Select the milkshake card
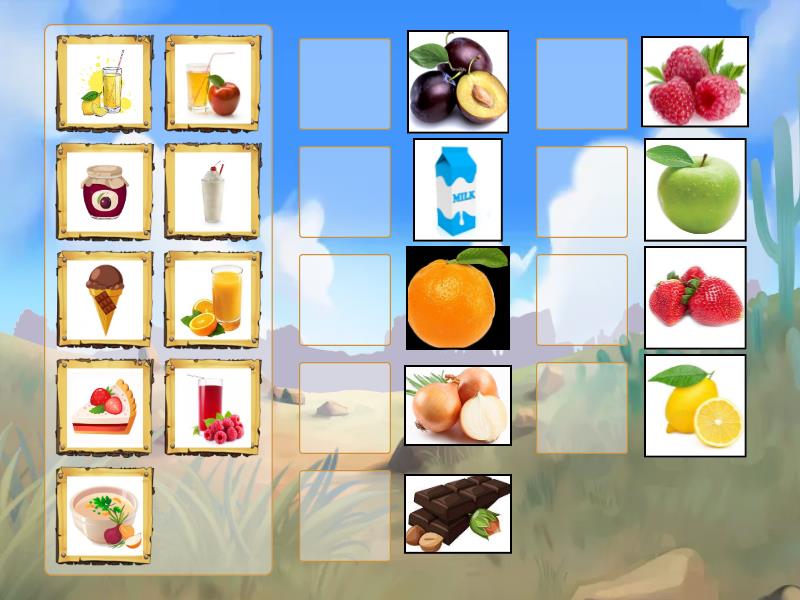The height and width of the screenshot is (600, 800). [213, 191]
